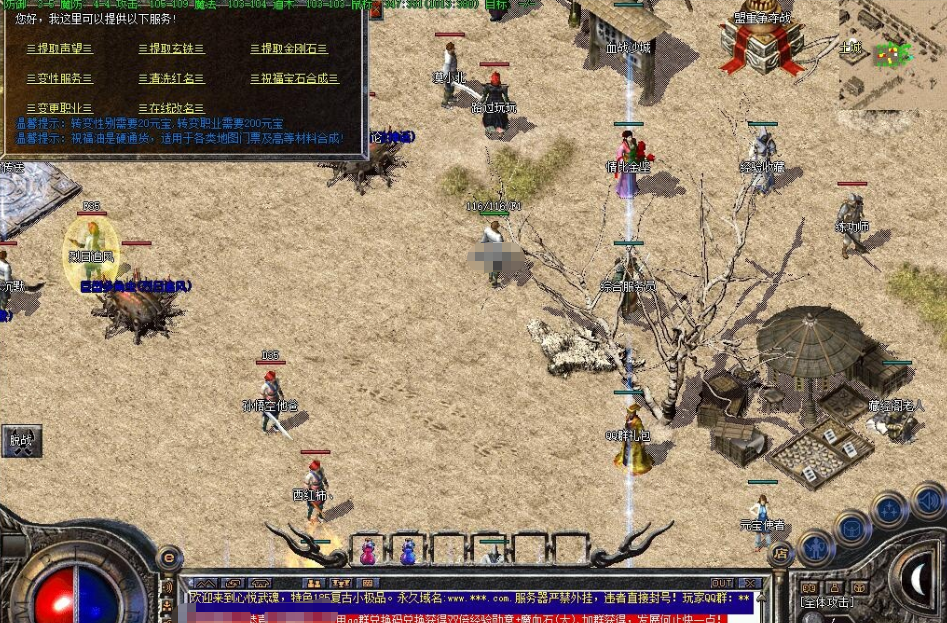Use the pink potion in the belt
This screenshot has height=623, width=947.
coord(368,551)
